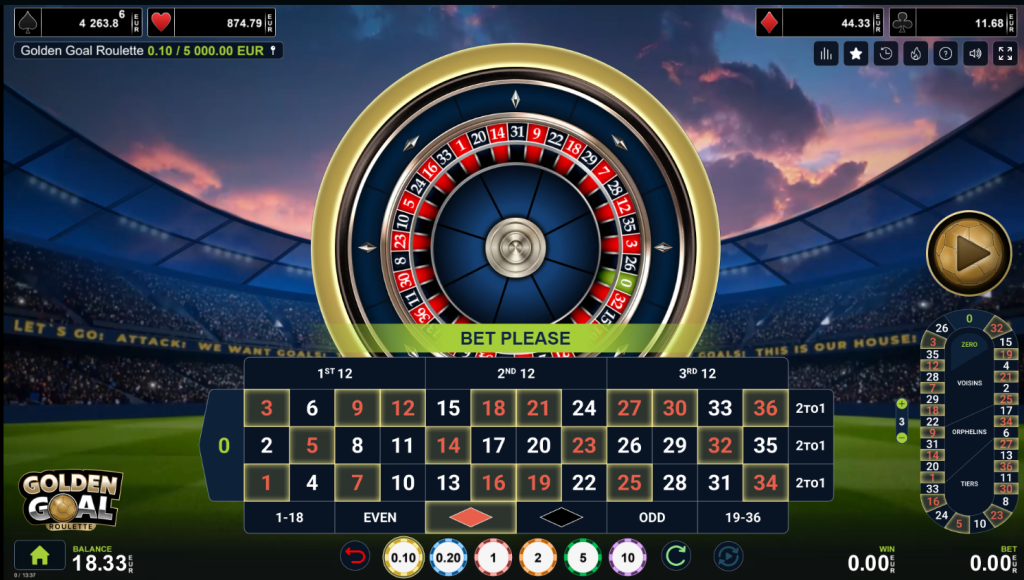This screenshot has height=580, width=1024.
Task: Select the EVEN outside bet
Action: 380,518
